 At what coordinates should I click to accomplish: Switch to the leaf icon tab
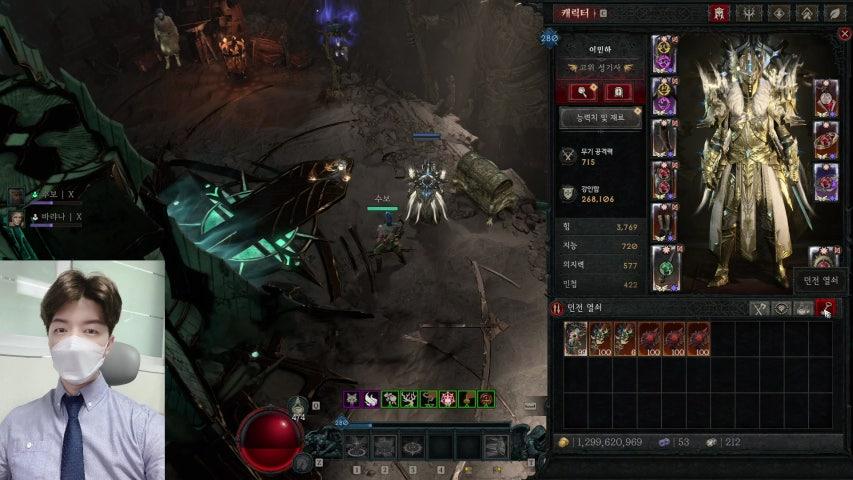pos(833,13)
